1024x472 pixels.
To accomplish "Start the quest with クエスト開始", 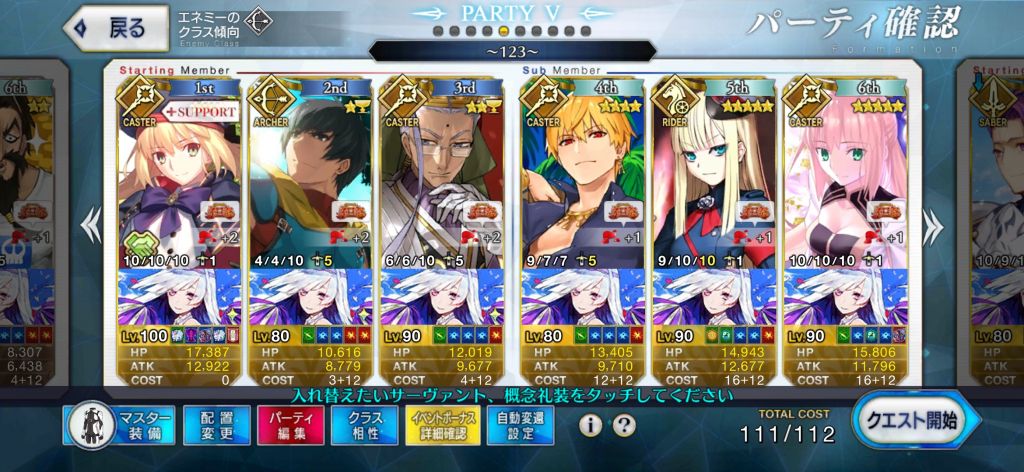I will (x=903, y=421).
